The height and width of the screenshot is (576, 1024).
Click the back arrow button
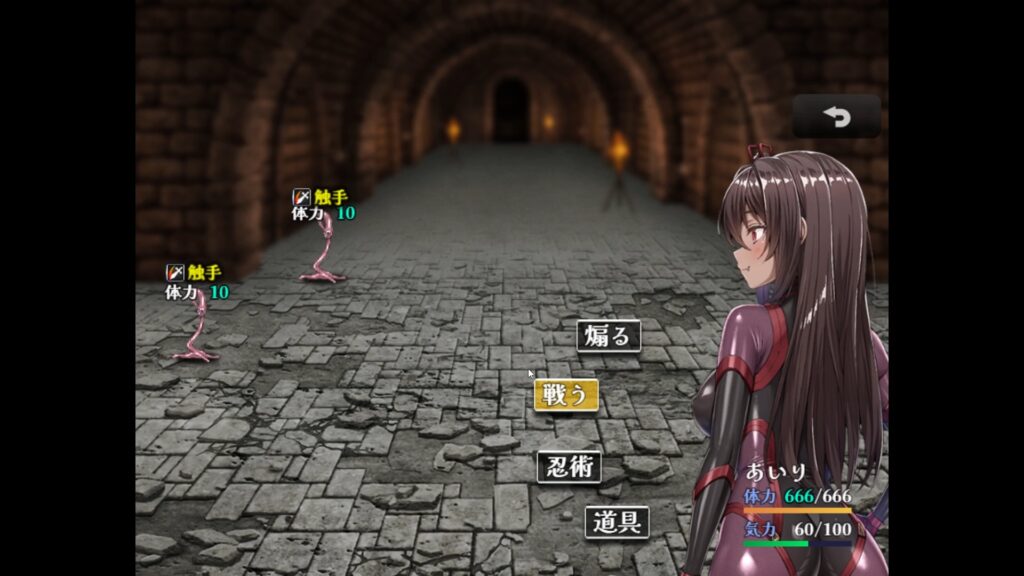coord(836,117)
